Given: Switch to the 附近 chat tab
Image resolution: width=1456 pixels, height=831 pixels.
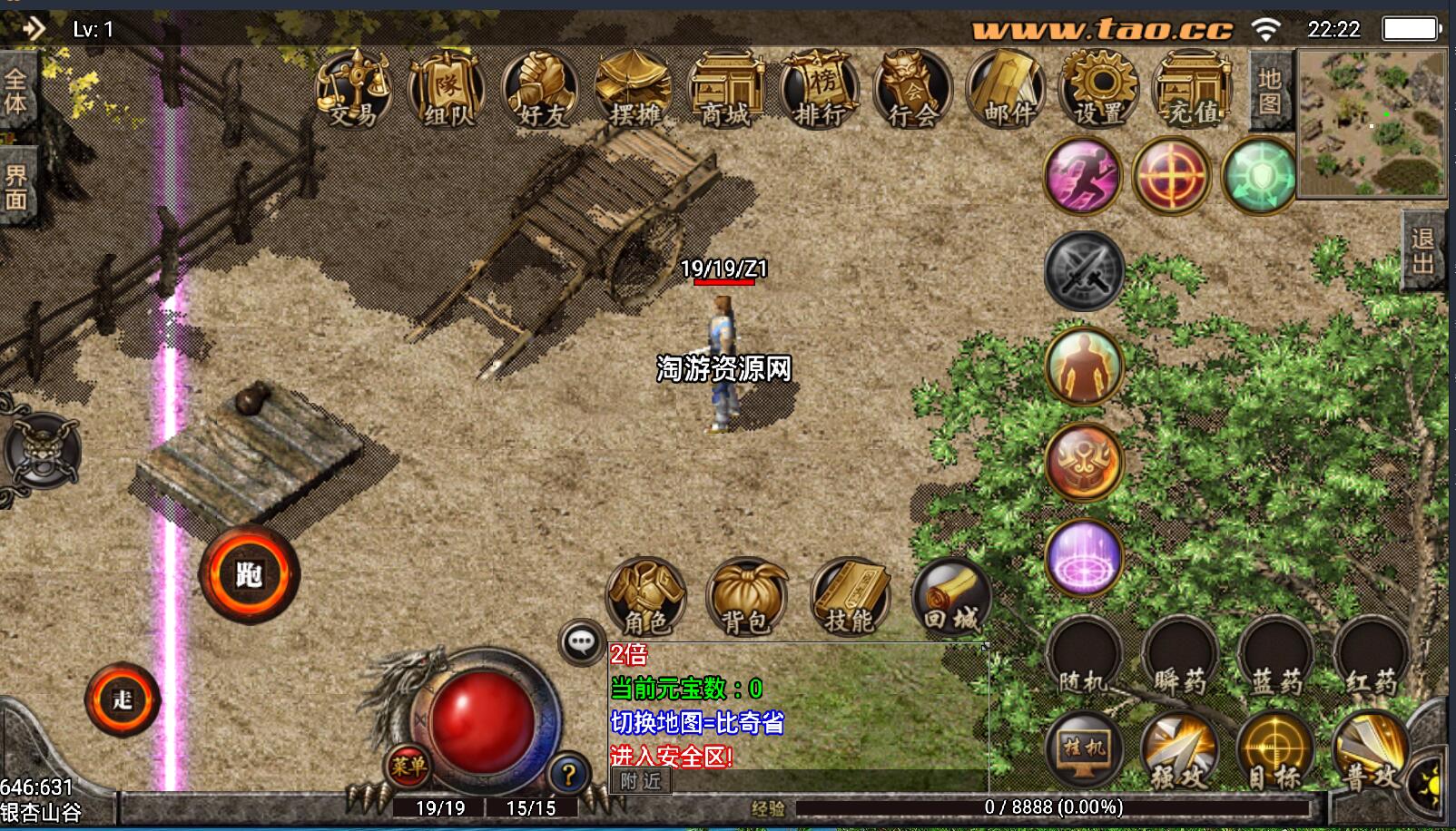Looking at the screenshot, I should click(641, 781).
